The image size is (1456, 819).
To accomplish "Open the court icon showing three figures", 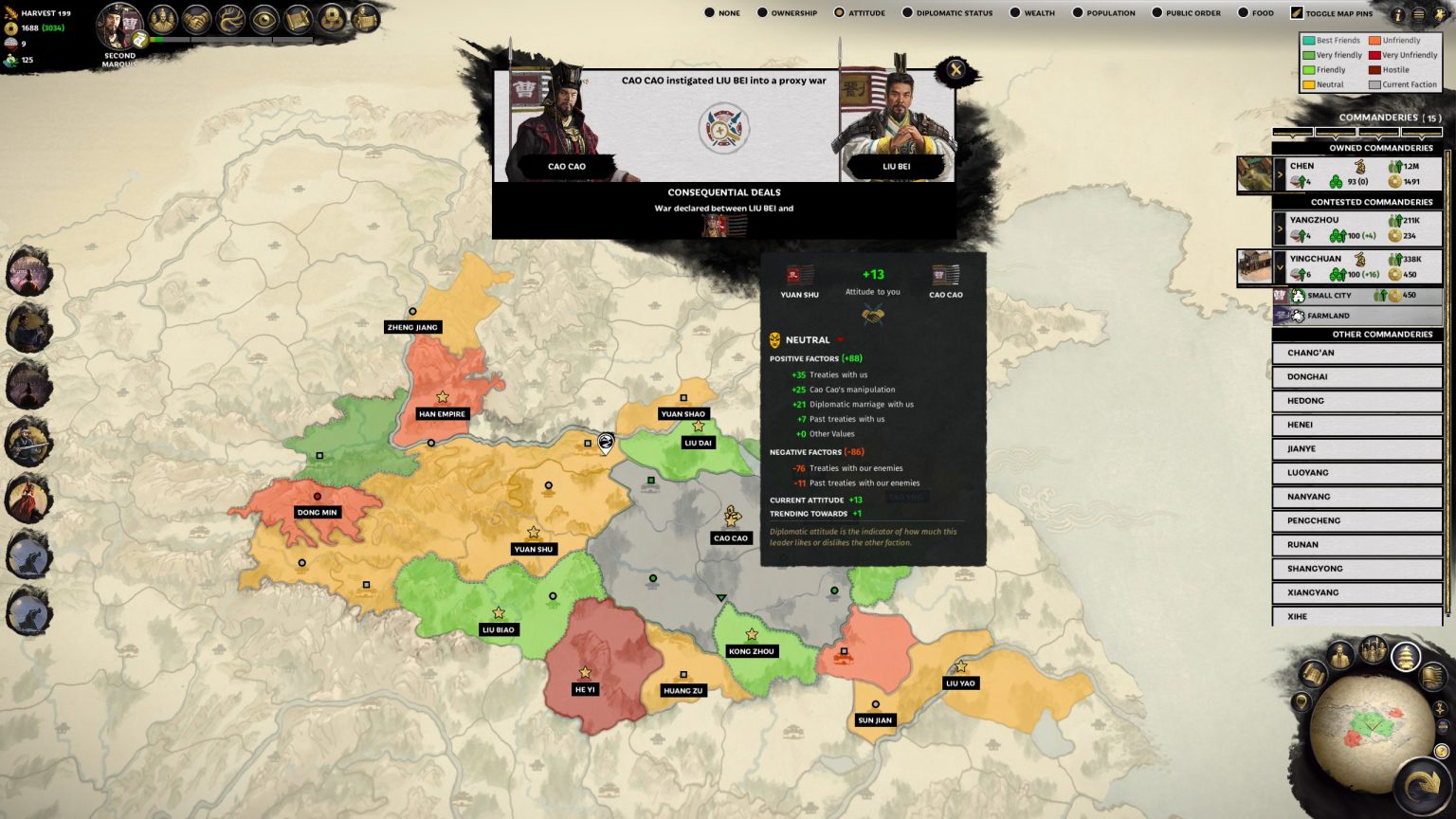I will click(162, 16).
